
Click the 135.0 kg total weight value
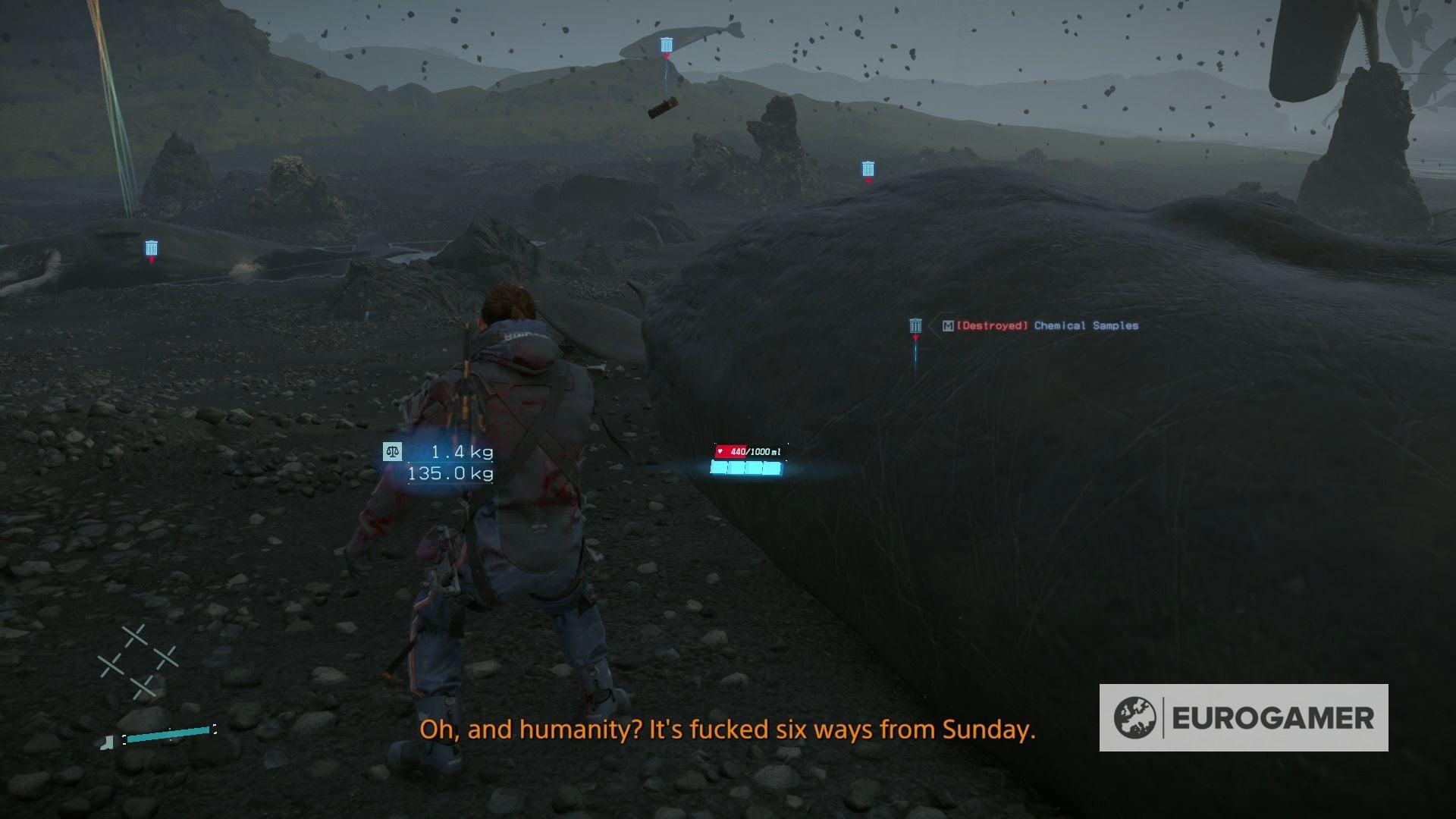[451, 472]
